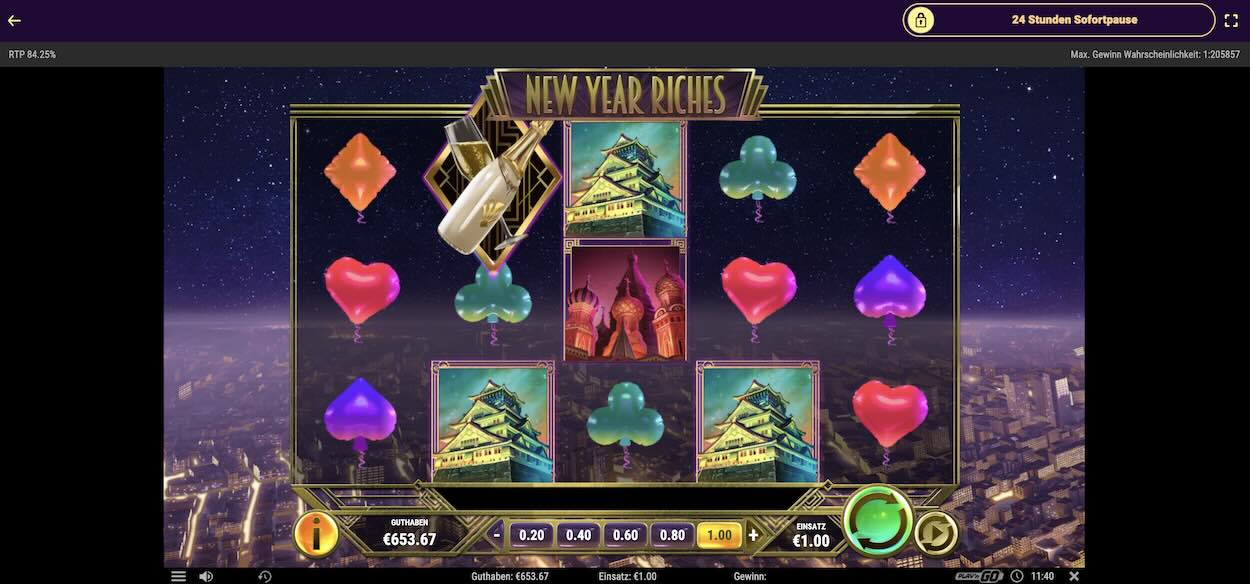Set the bet to 0.20
Viewport: 1250px width, 584px height.
(532, 535)
